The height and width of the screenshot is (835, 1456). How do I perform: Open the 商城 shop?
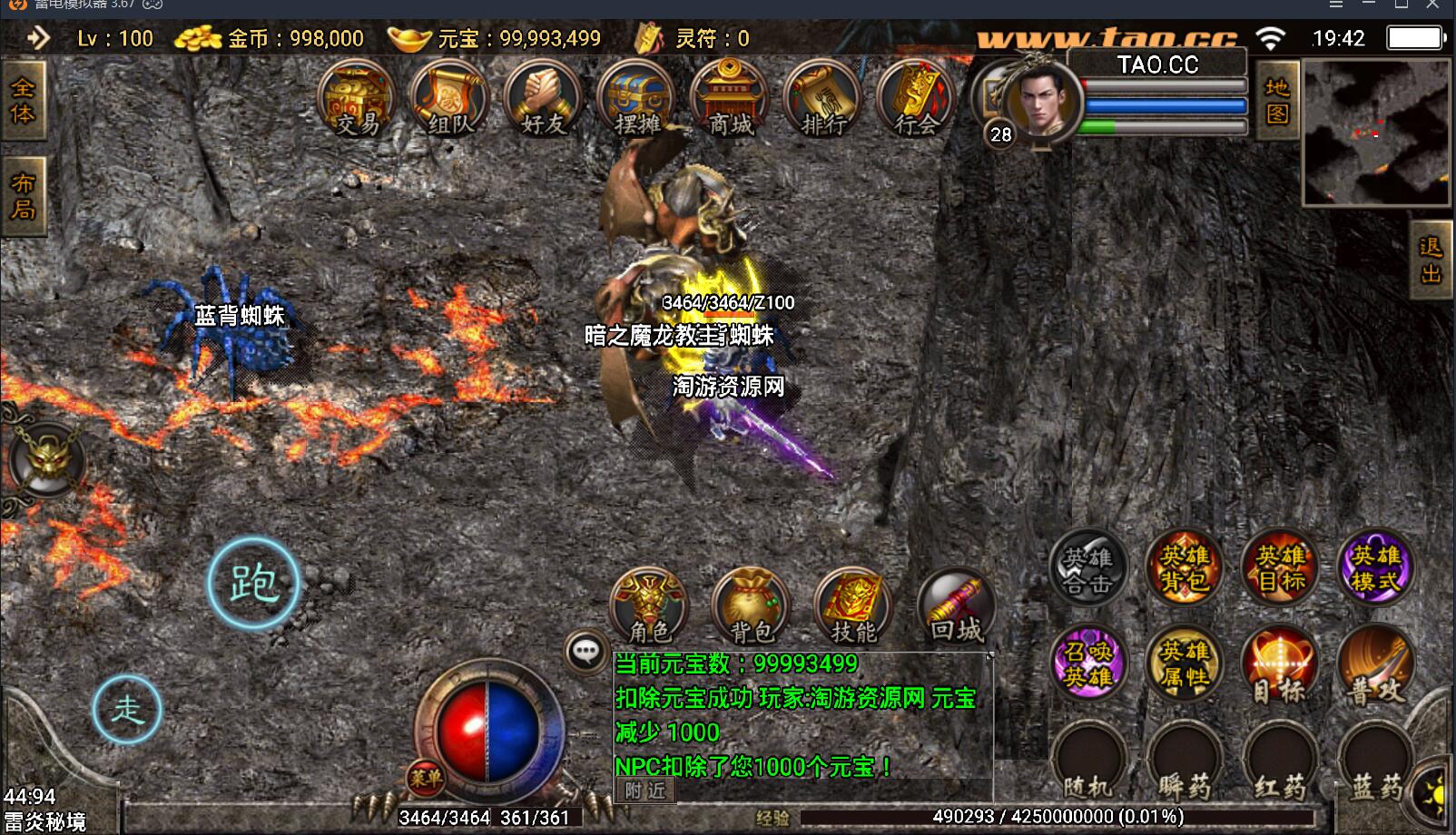(x=730, y=100)
